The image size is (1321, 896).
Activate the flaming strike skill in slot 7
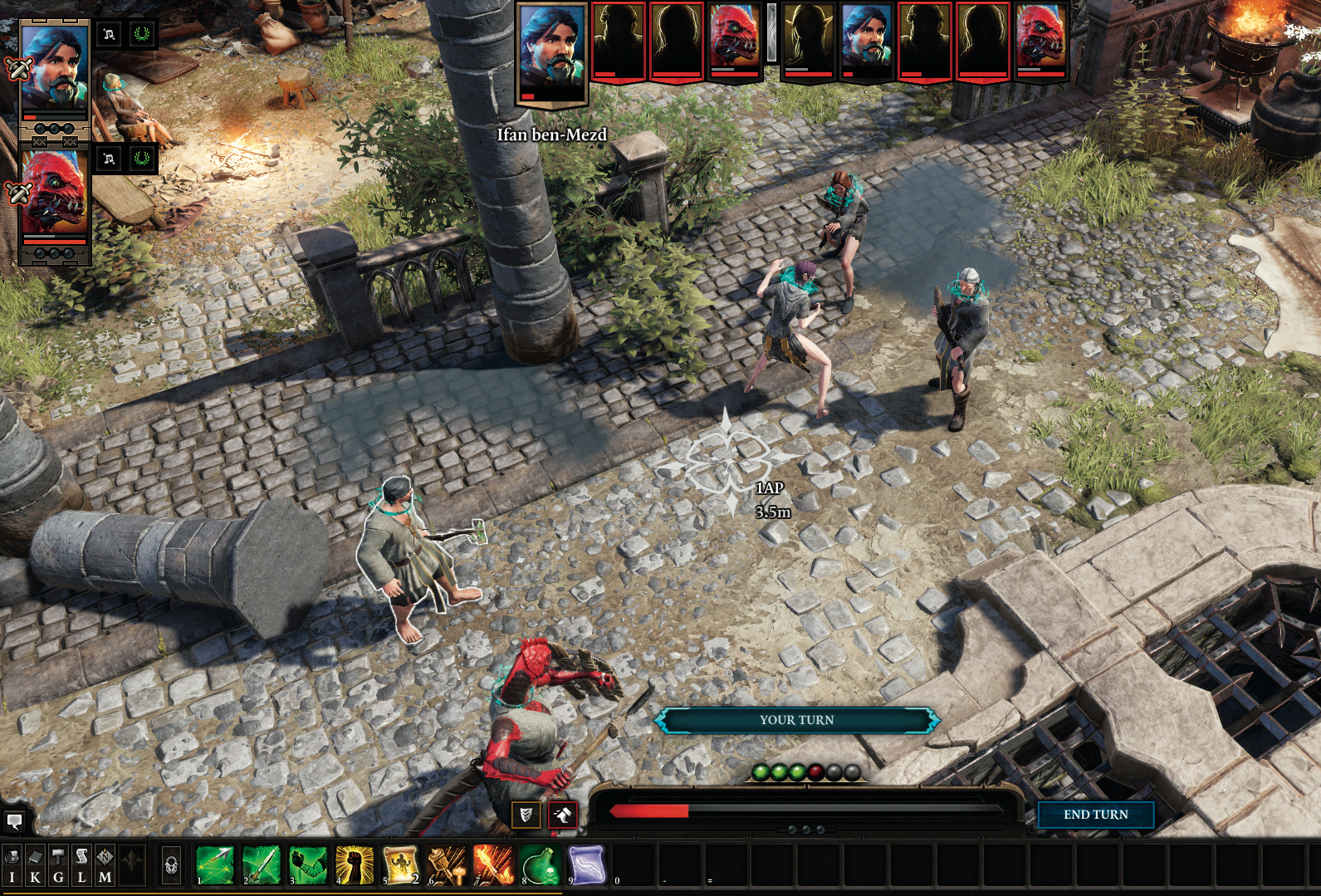(494, 864)
